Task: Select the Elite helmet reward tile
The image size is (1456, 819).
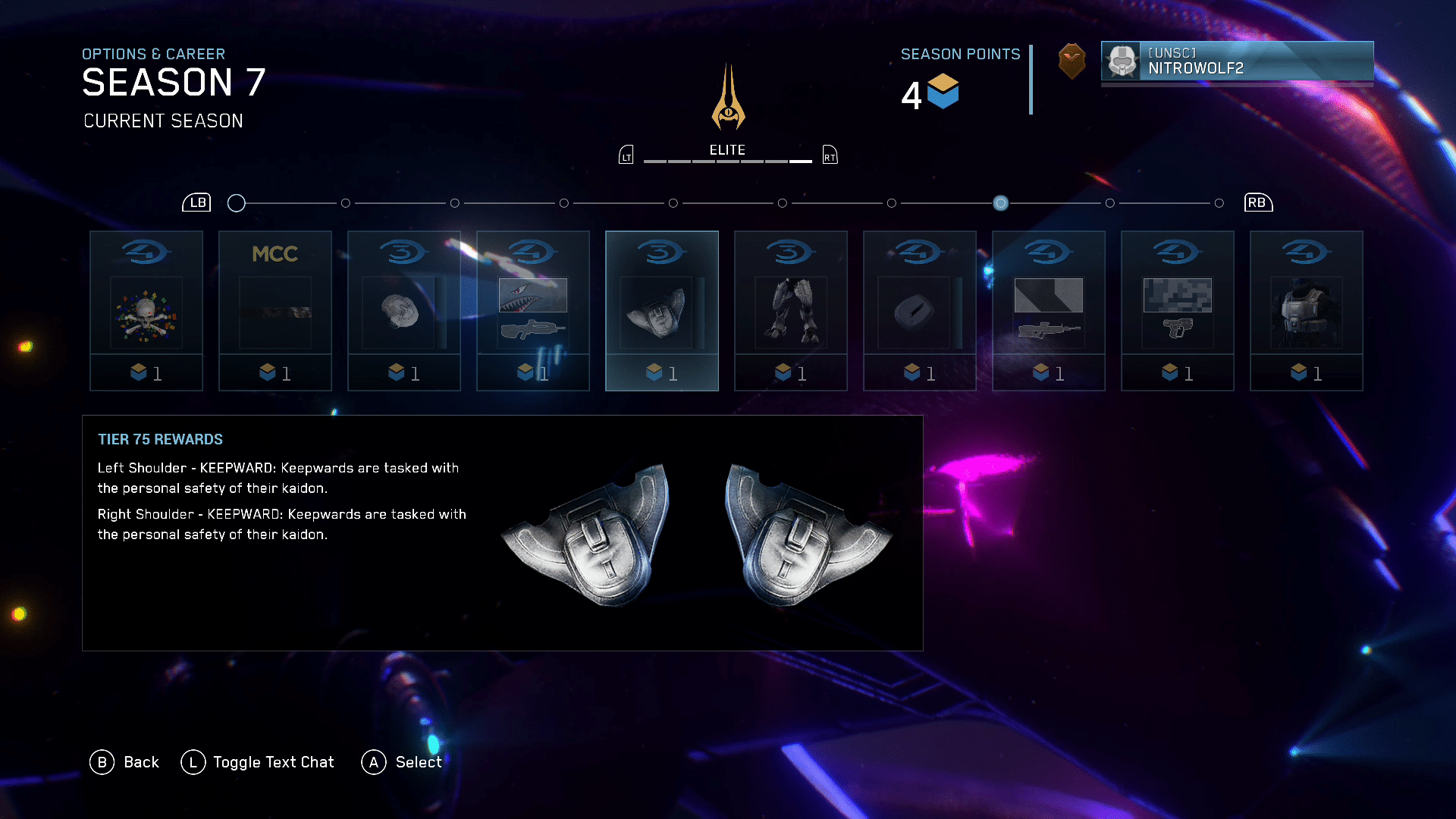Action: pos(404,311)
